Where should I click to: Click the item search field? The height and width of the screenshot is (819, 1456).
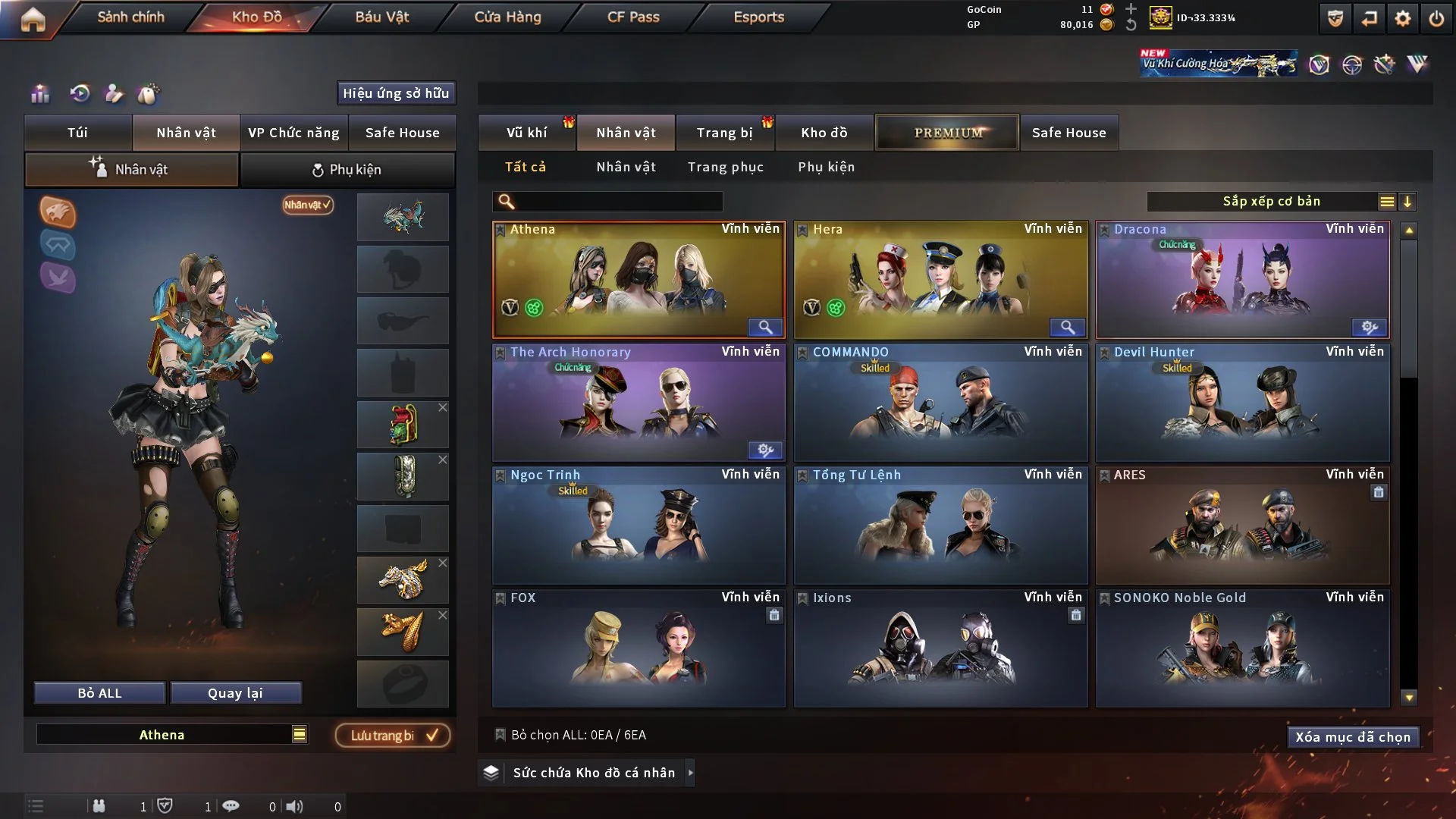click(x=618, y=202)
